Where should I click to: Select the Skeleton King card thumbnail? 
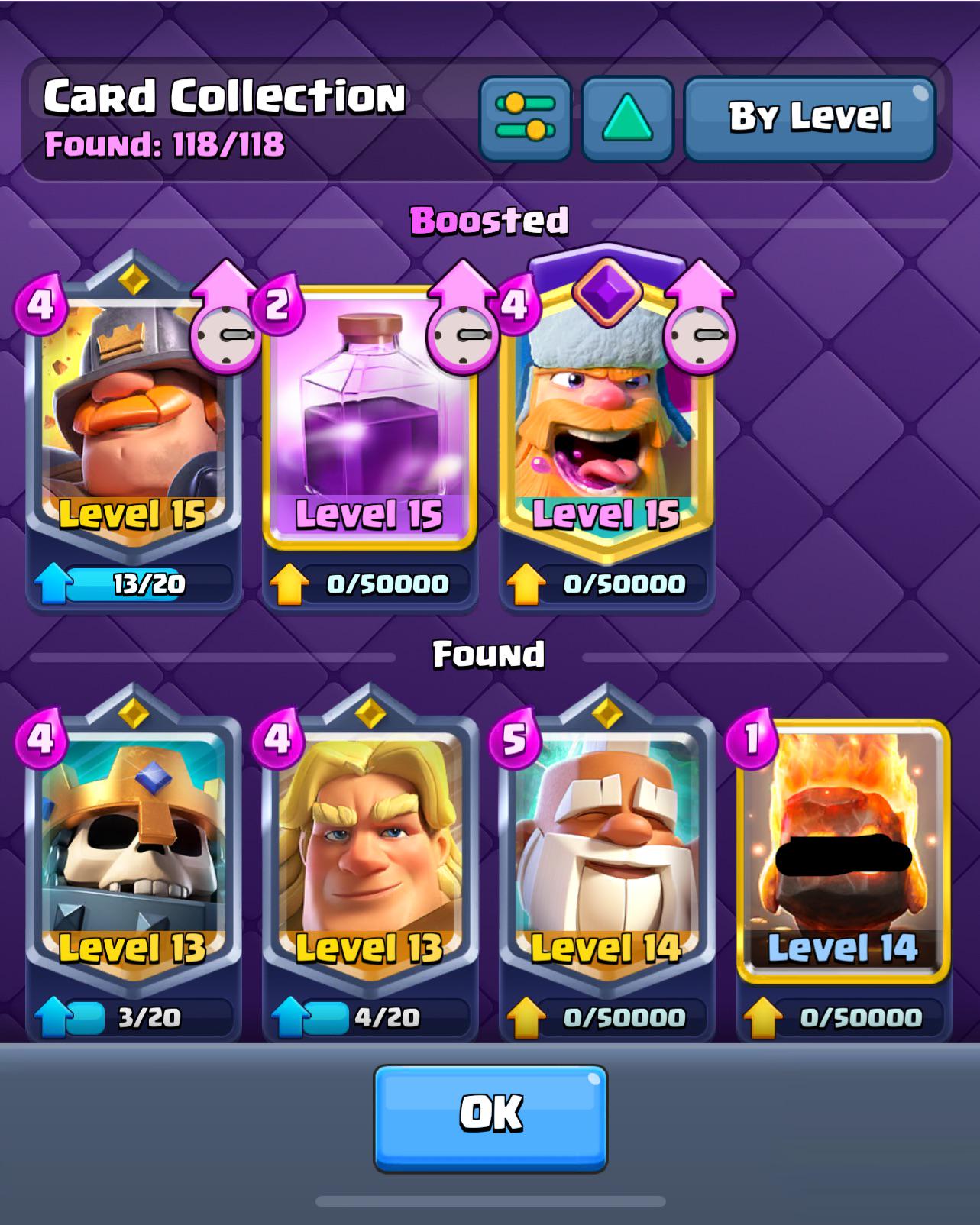(128, 844)
